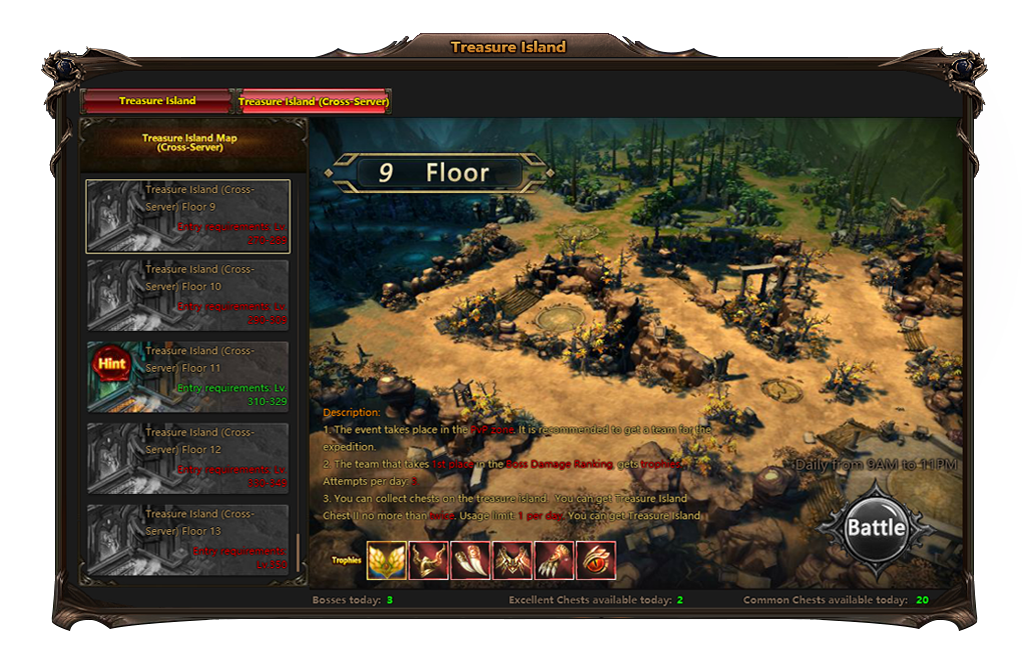
Task: Select Cross-Server Floor 9 in the map list
Action: point(188,216)
